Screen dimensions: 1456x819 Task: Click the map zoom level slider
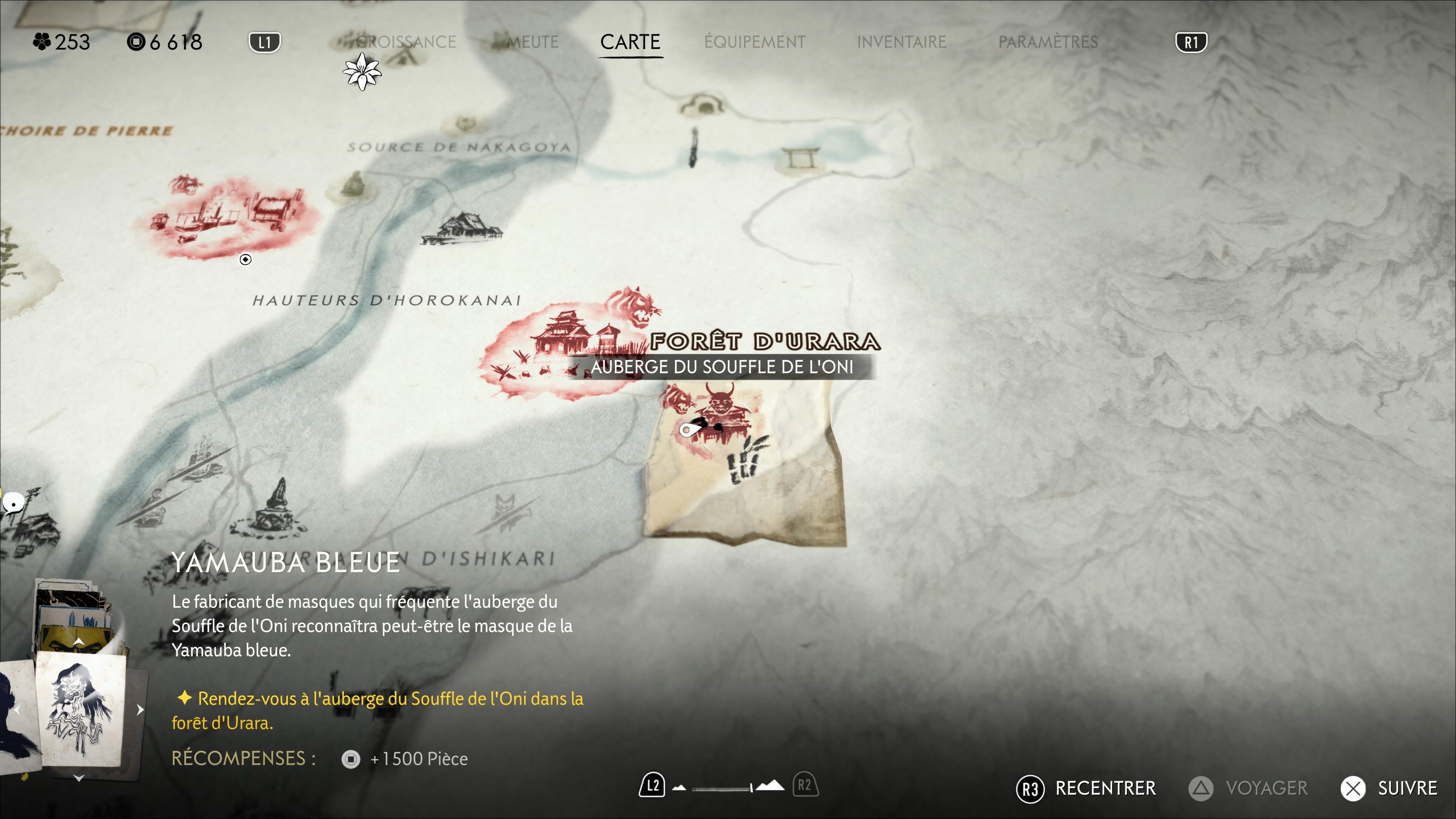[722, 788]
